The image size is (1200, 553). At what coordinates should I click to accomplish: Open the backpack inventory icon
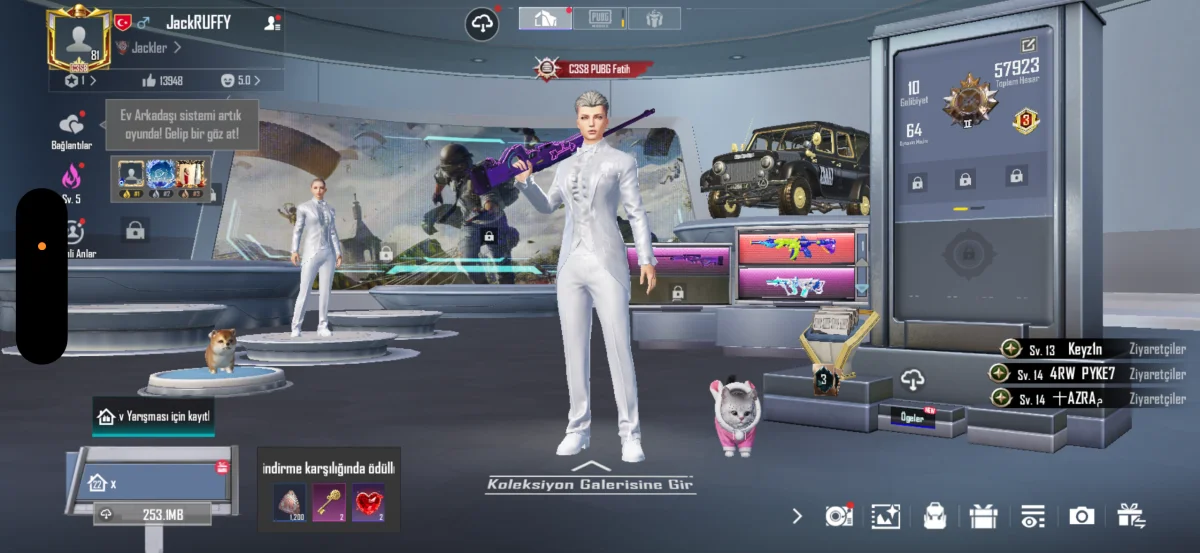[x=935, y=516]
